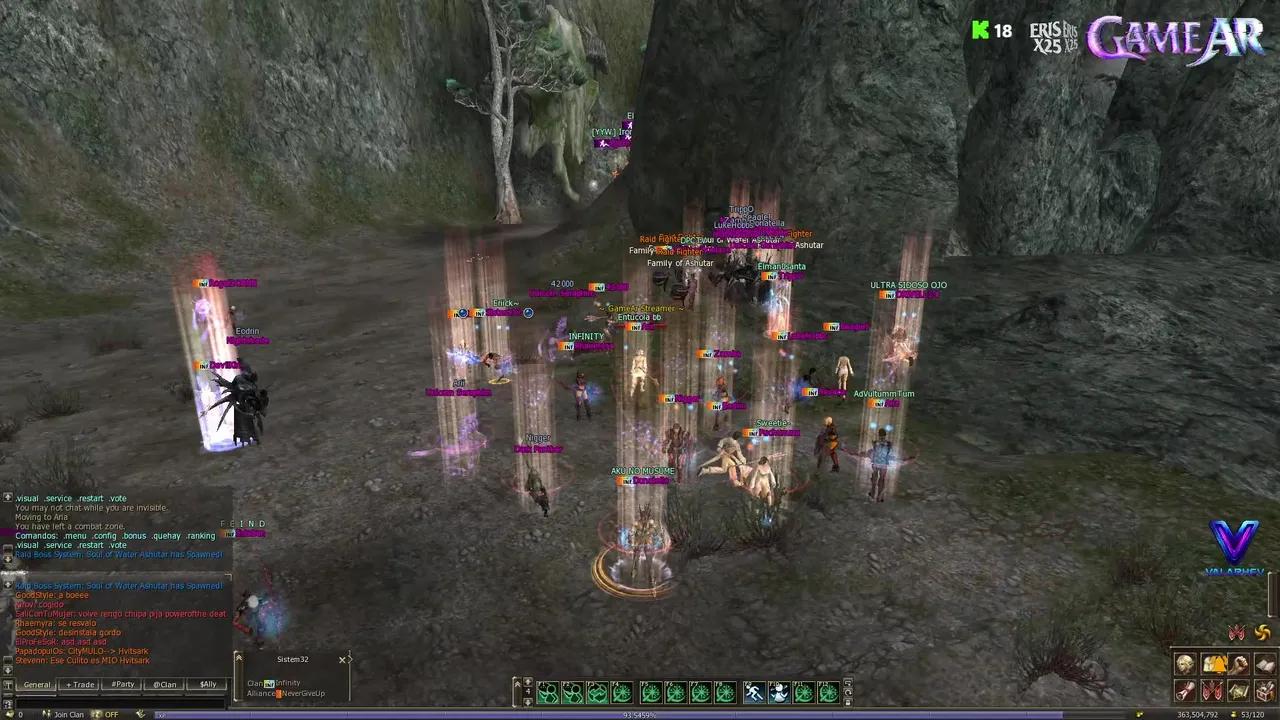Open the inventory bag icon

click(x=1212, y=665)
